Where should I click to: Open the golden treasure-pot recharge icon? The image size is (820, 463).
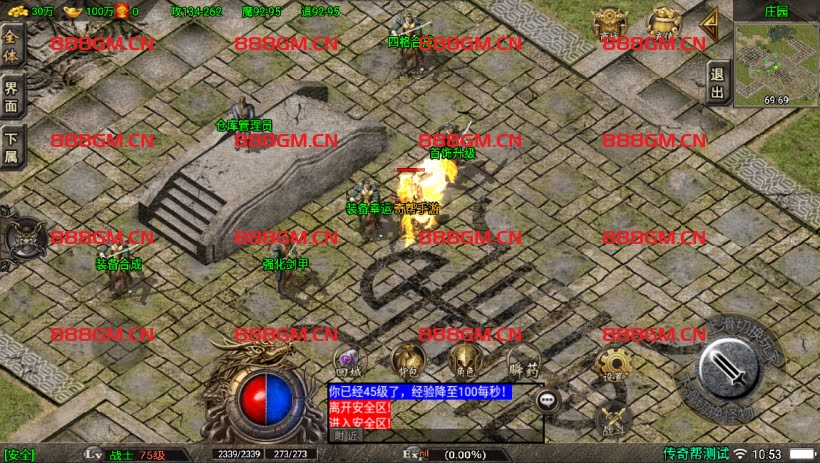(x=662, y=22)
